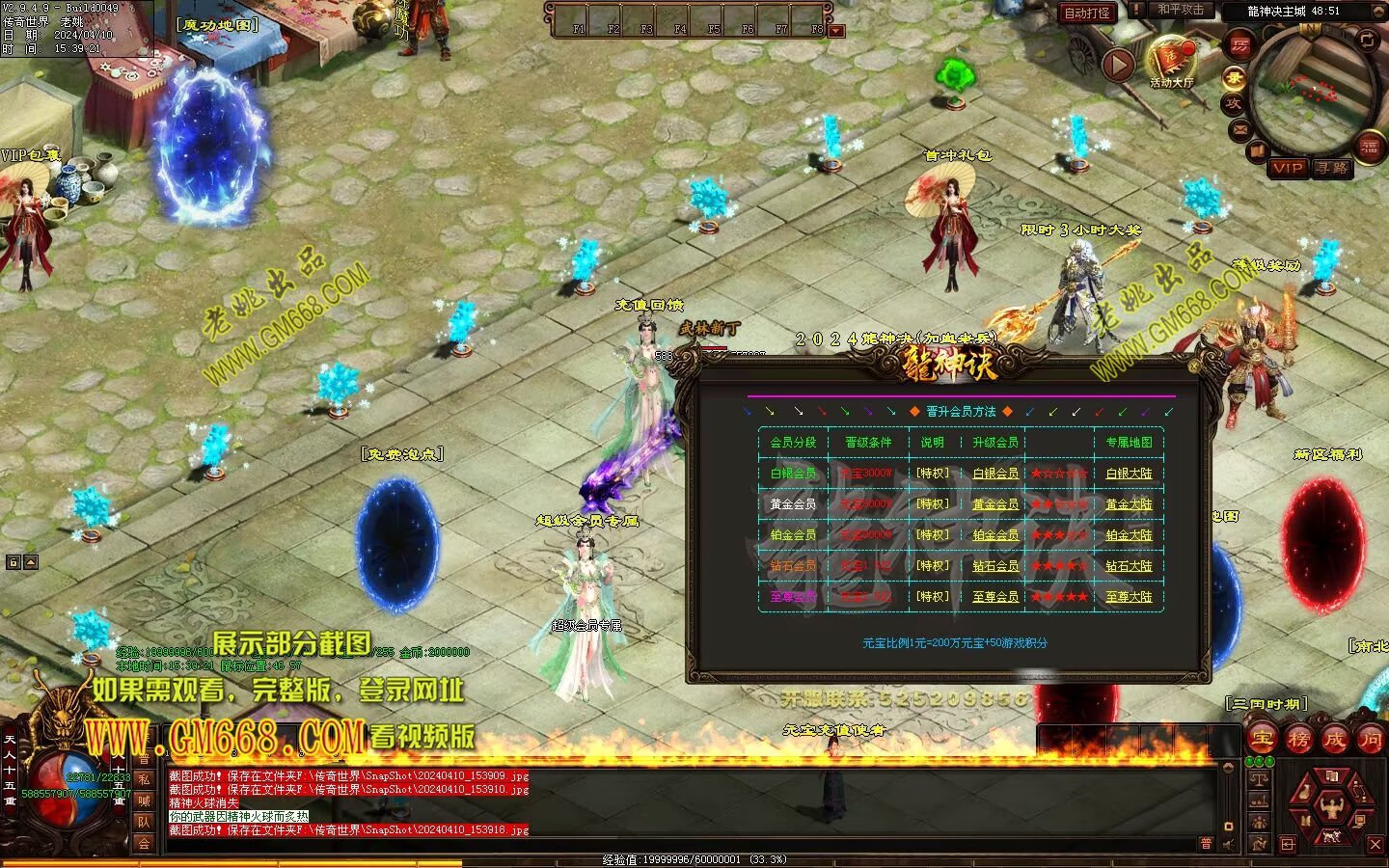Show the 榜 rankings button

(x=1298, y=740)
